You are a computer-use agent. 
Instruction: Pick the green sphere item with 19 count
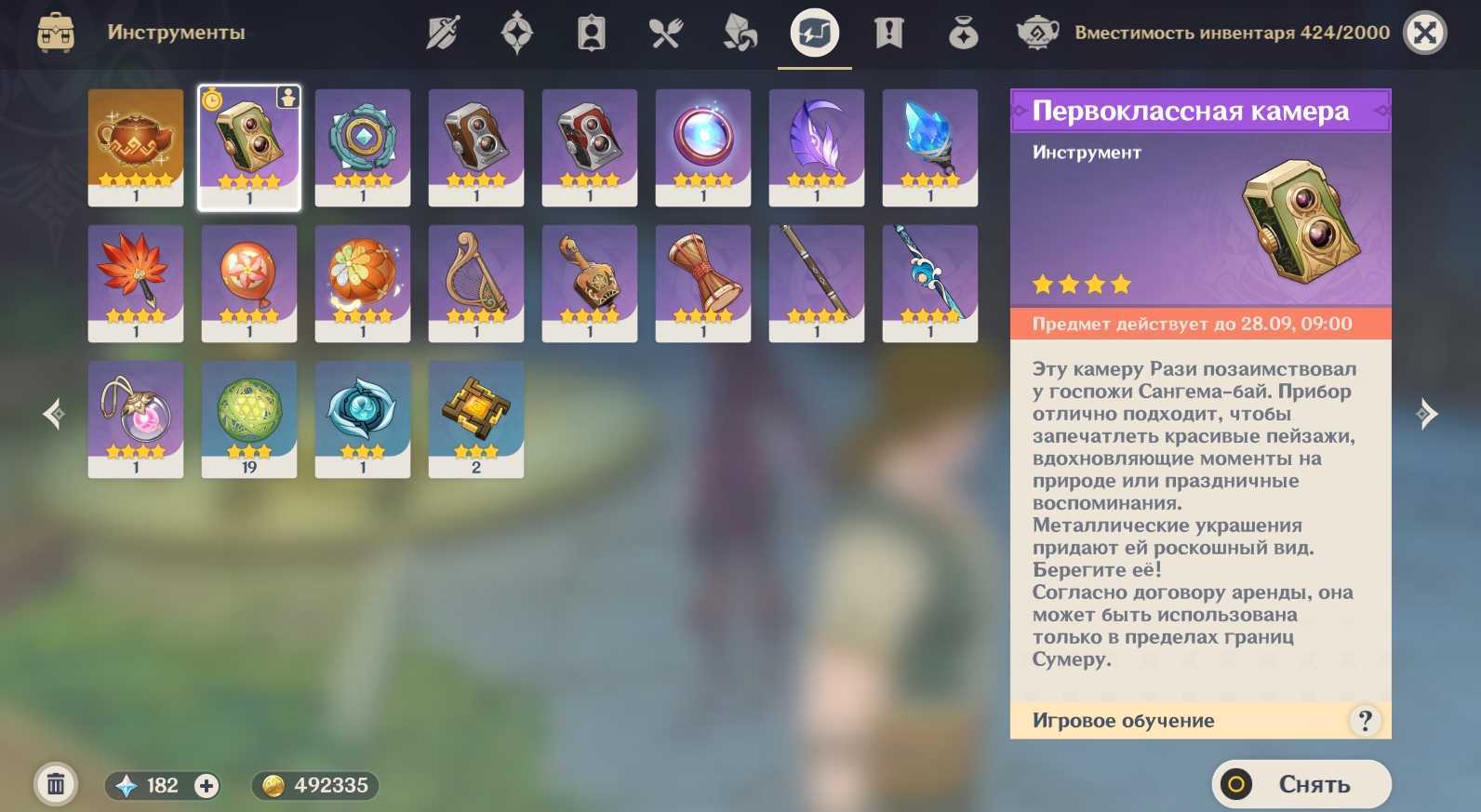[249, 419]
